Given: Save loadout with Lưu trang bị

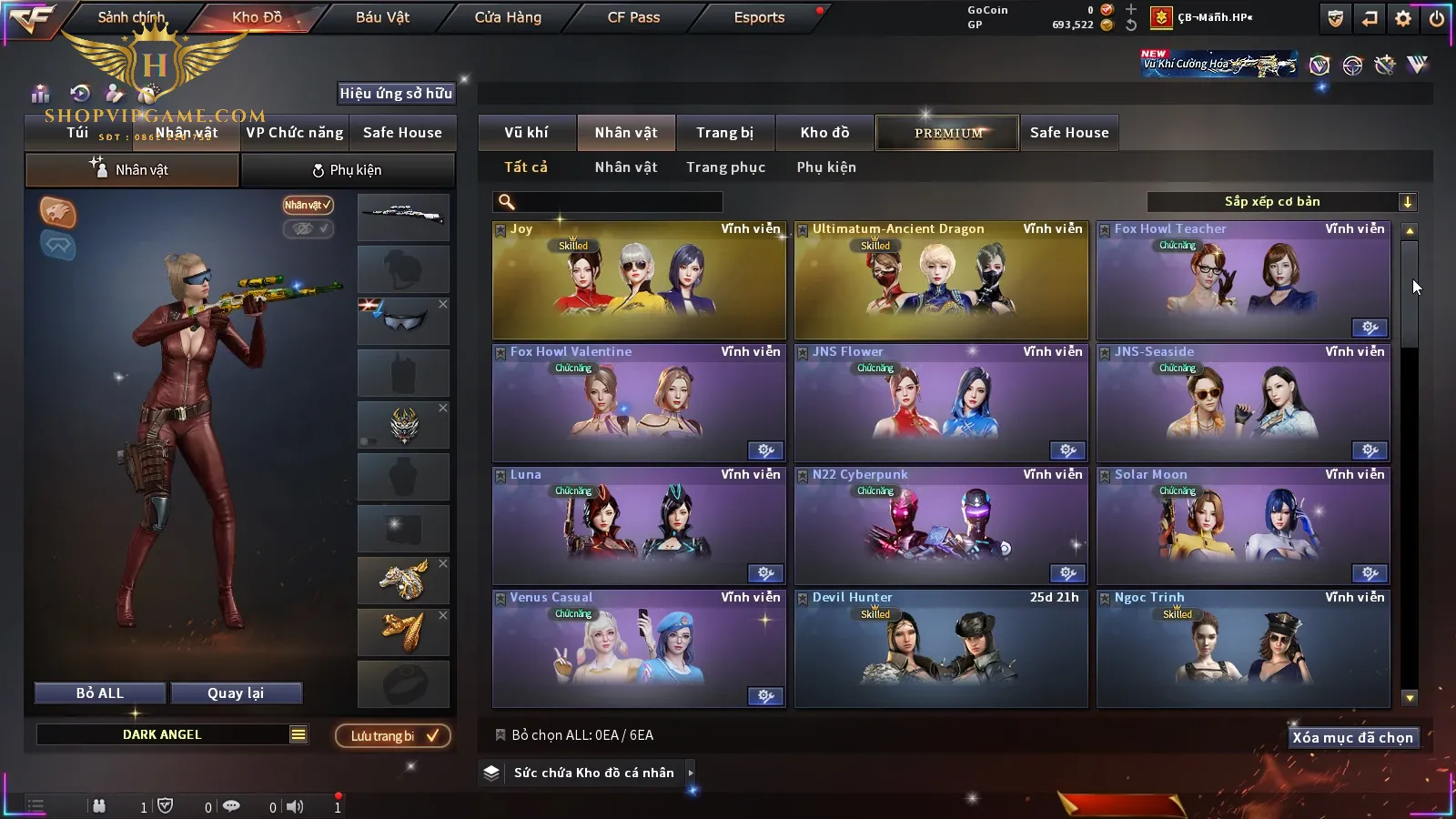Looking at the screenshot, I should [393, 736].
